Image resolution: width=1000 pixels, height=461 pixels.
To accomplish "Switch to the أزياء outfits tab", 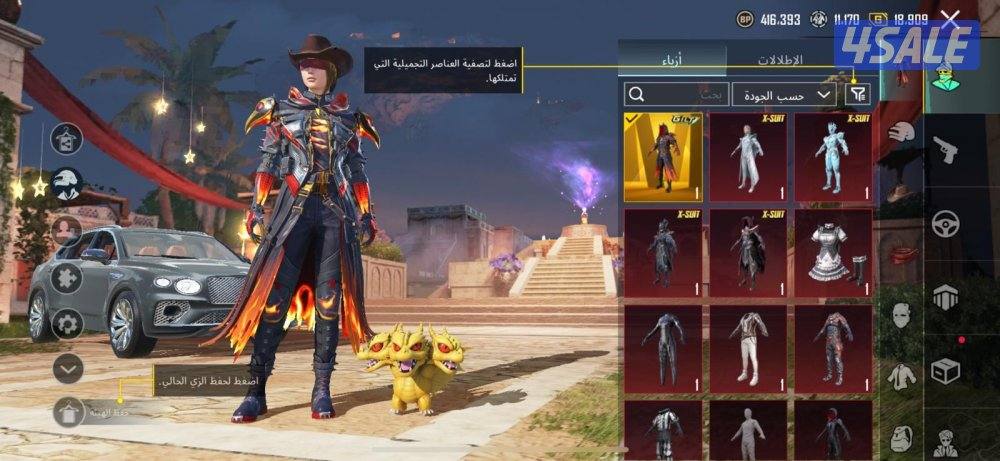I will tap(671, 59).
